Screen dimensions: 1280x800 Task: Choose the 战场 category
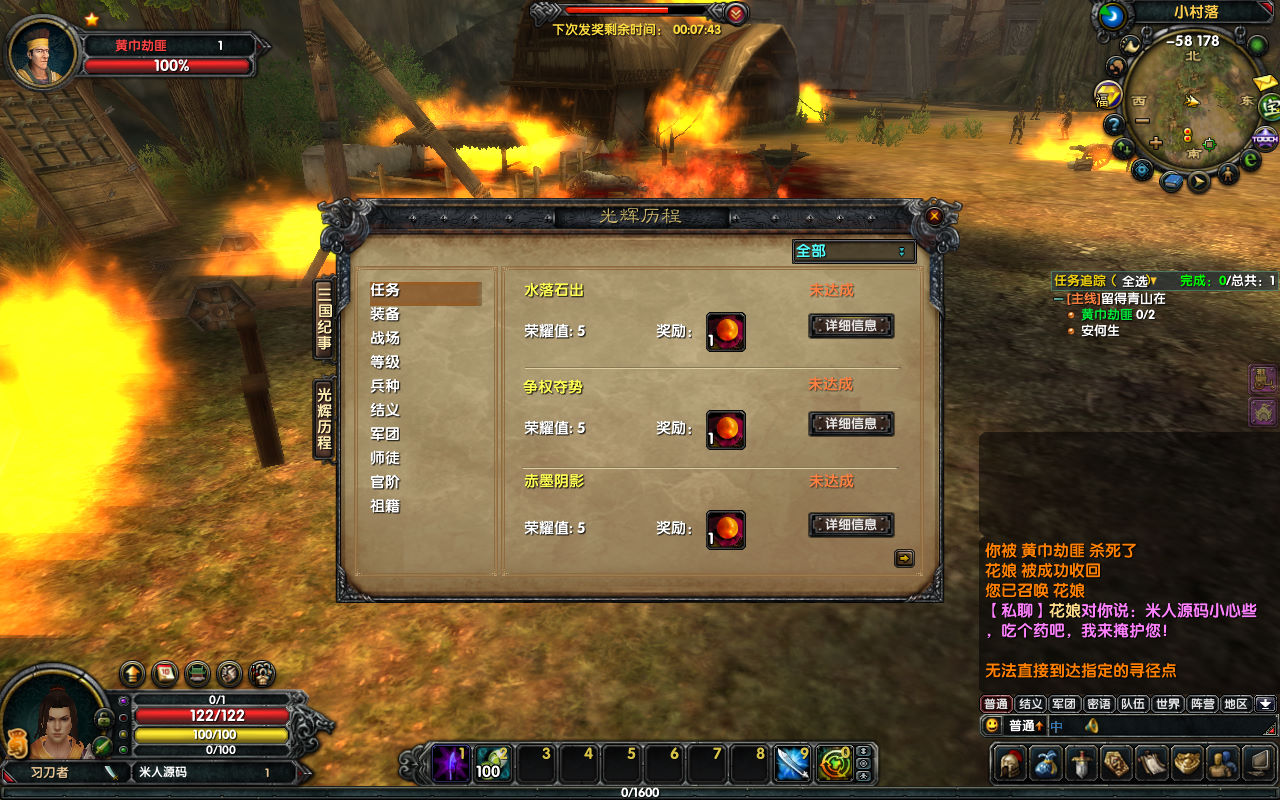(x=386, y=338)
